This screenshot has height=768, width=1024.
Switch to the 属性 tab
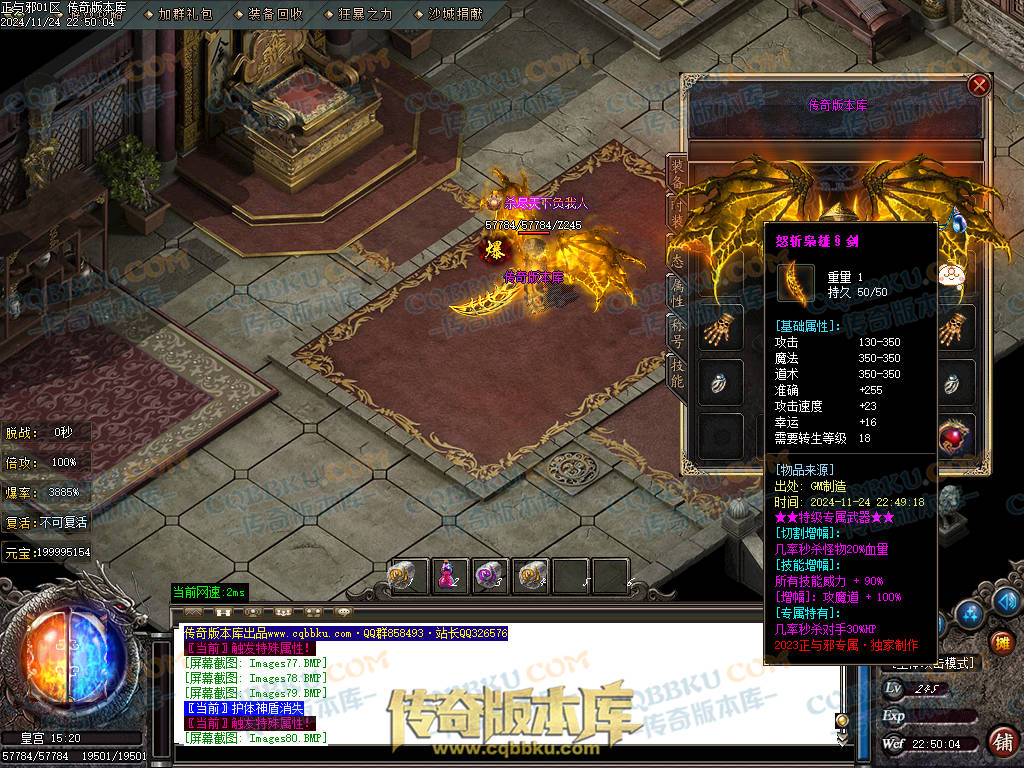677,290
